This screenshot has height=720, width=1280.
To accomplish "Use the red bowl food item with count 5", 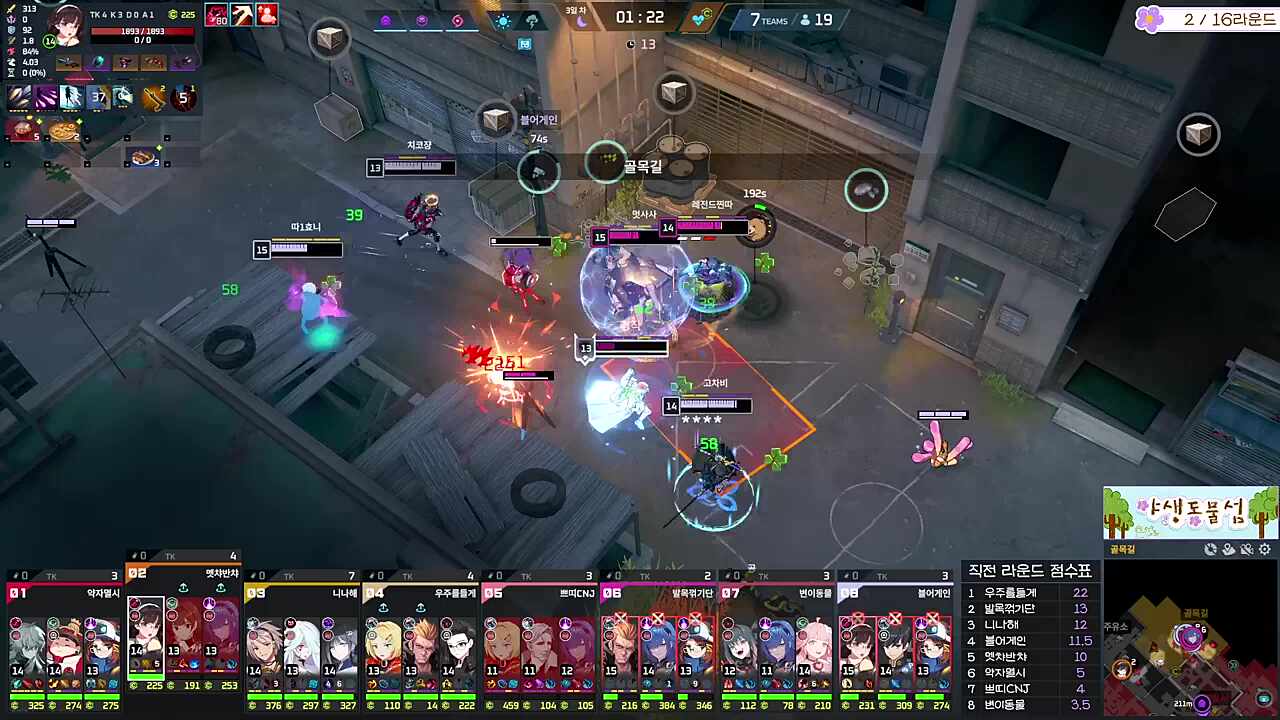I will [22, 129].
